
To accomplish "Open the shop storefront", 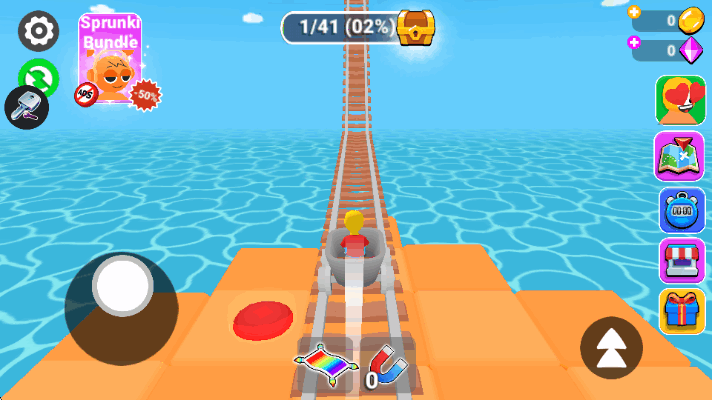I will point(680,261).
